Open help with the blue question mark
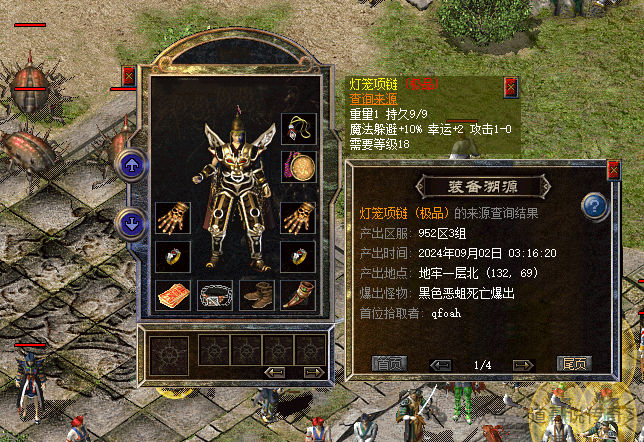 pos(595,207)
